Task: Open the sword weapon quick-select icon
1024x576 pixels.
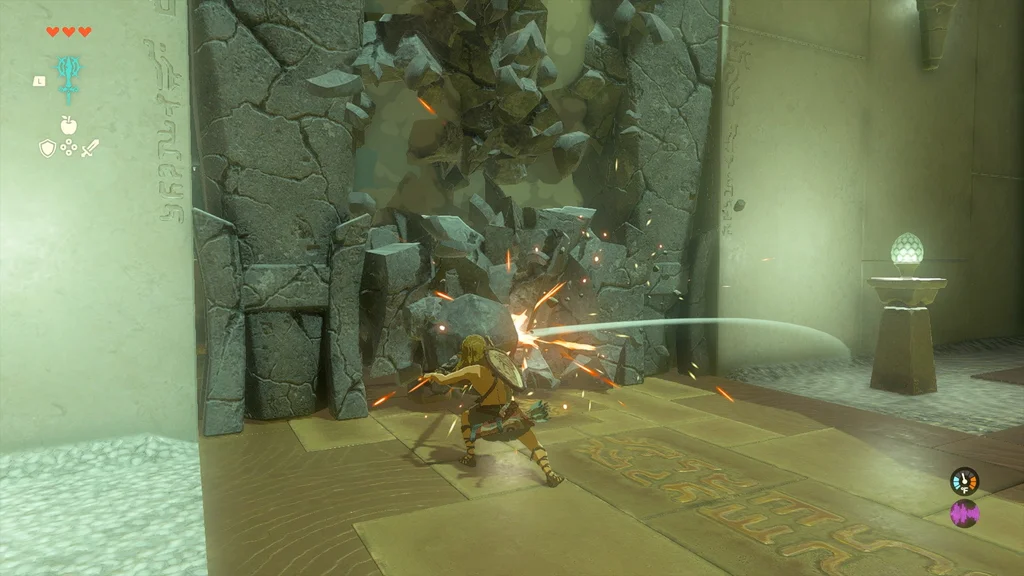Action: pos(90,148)
